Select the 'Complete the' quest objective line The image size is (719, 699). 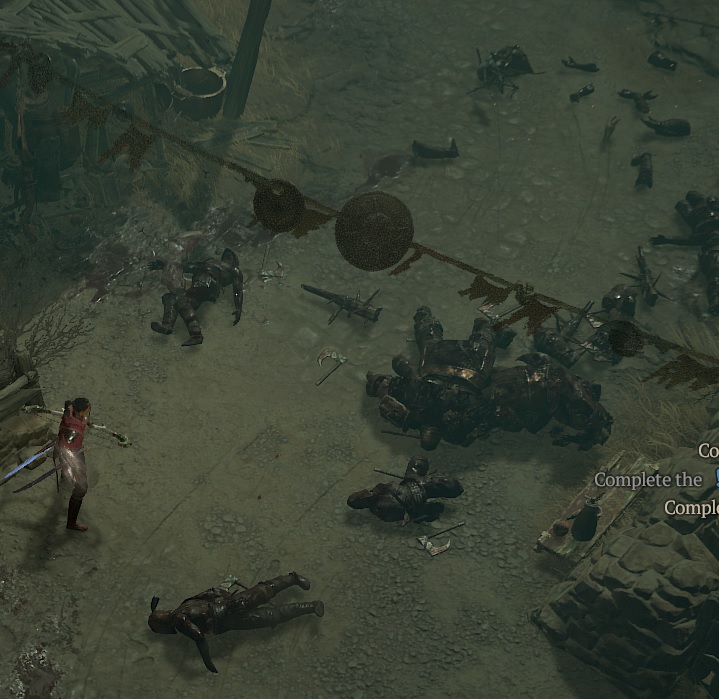coord(649,480)
